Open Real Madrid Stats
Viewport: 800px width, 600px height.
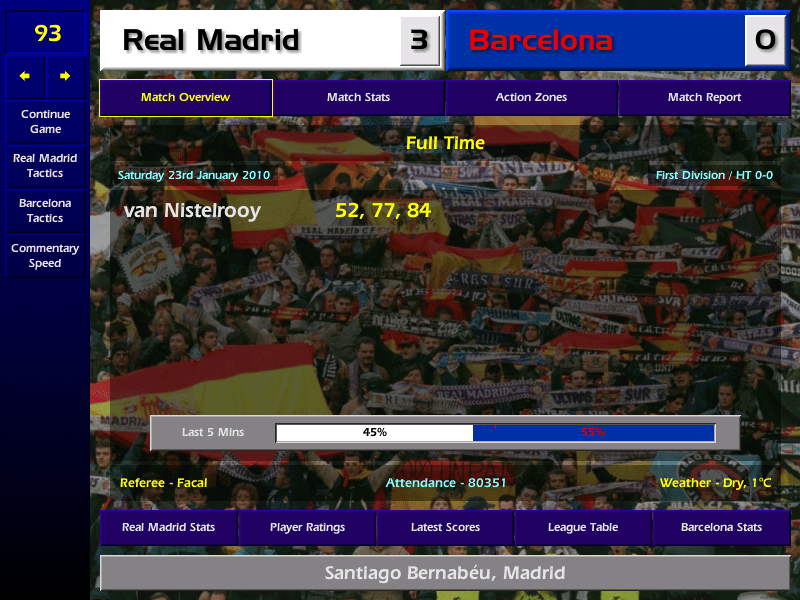tap(168, 527)
